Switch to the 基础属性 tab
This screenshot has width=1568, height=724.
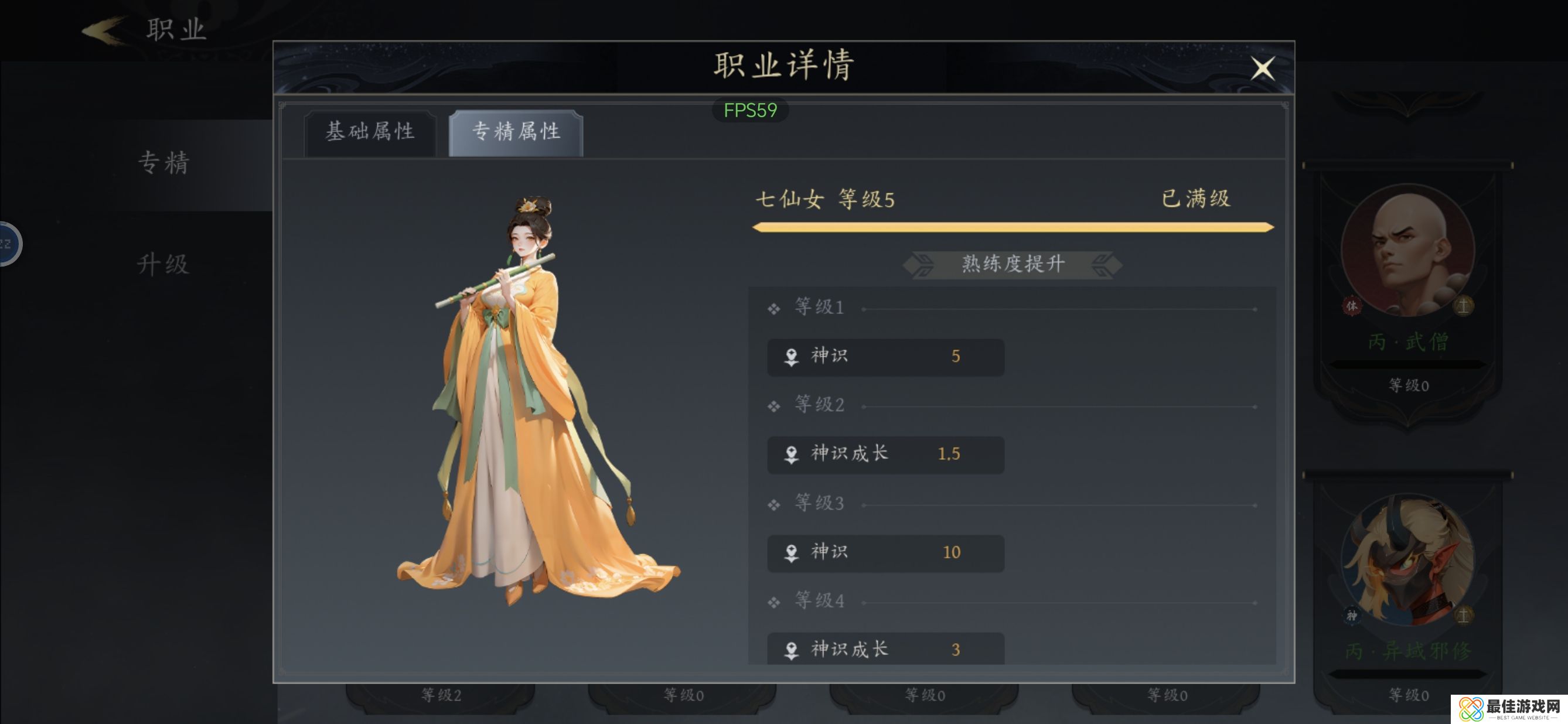point(370,131)
